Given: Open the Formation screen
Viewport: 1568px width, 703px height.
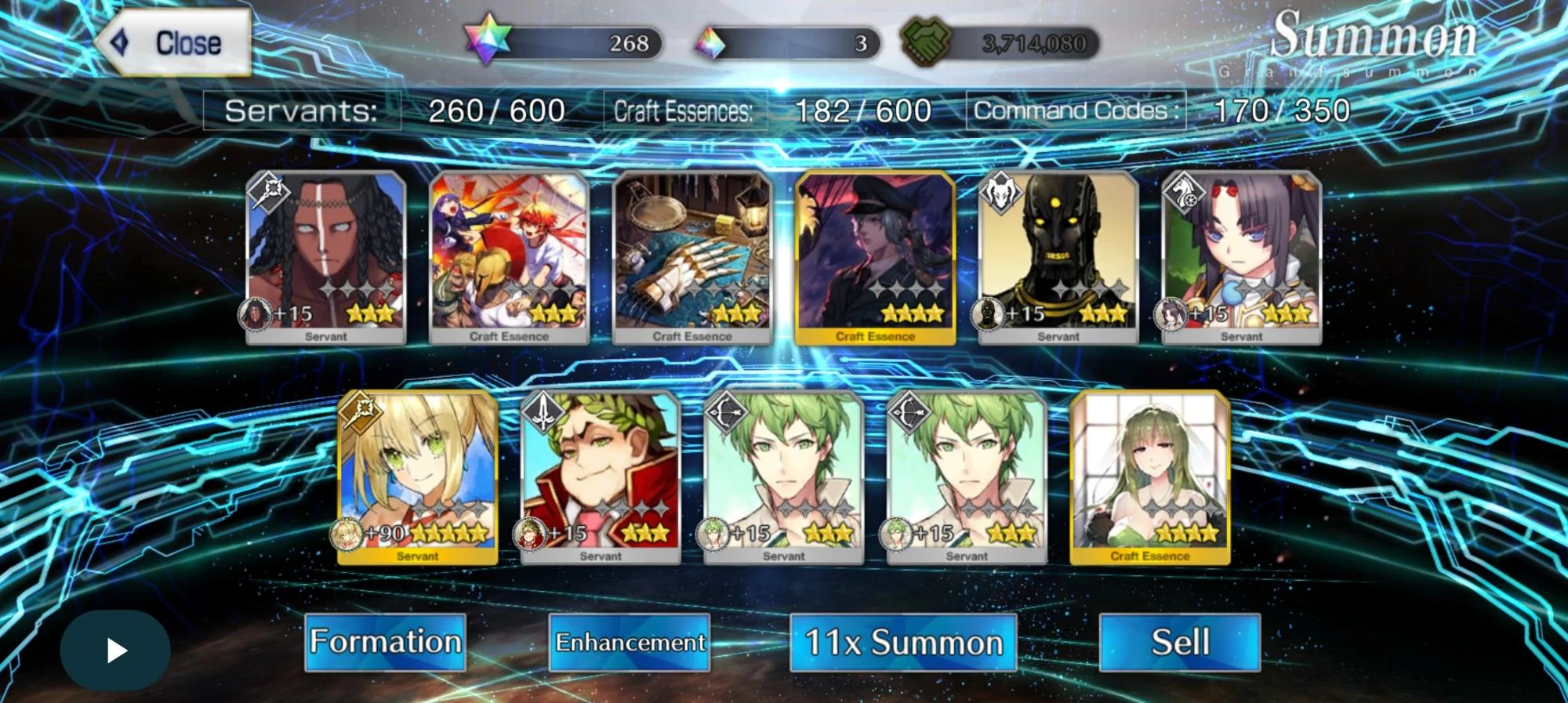Looking at the screenshot, I should [383, 641].
